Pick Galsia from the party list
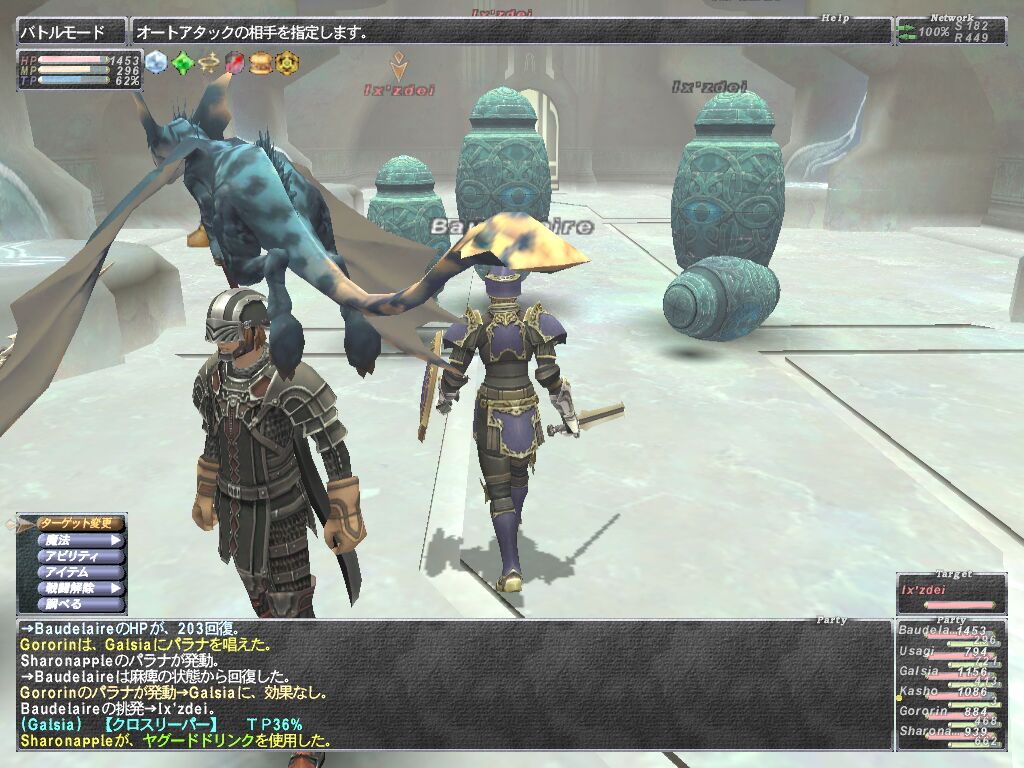The width and height of the screenshot is (1024, 768). (x=950, y=673)
